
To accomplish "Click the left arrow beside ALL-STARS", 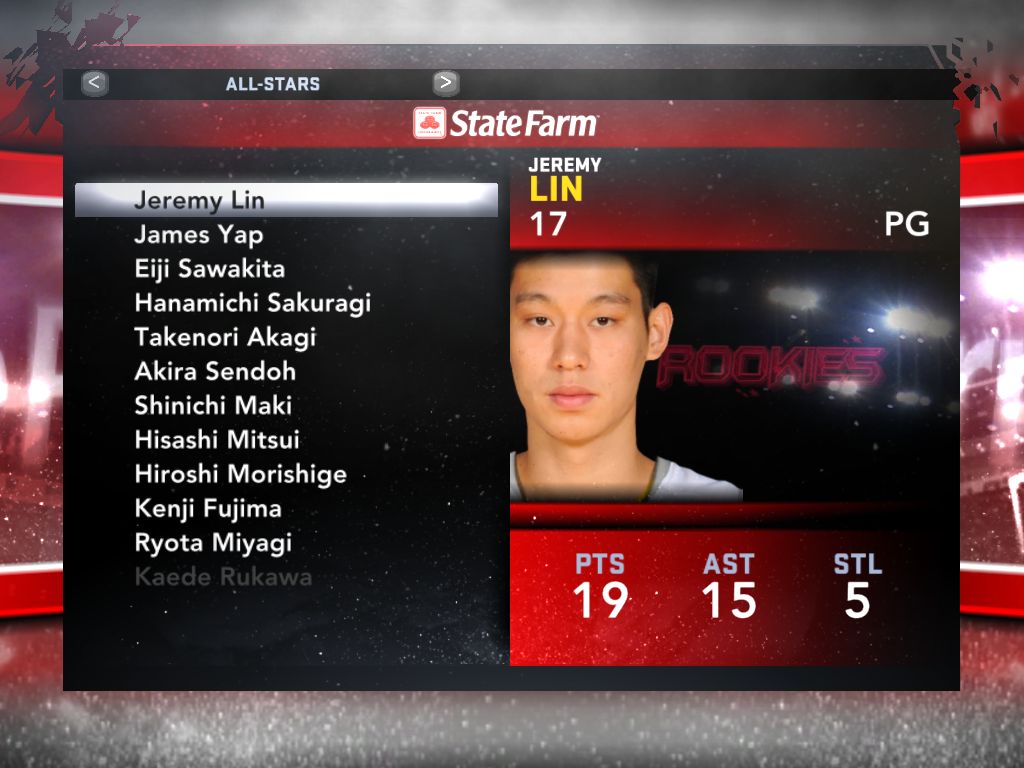I will (x=95, y=83).
